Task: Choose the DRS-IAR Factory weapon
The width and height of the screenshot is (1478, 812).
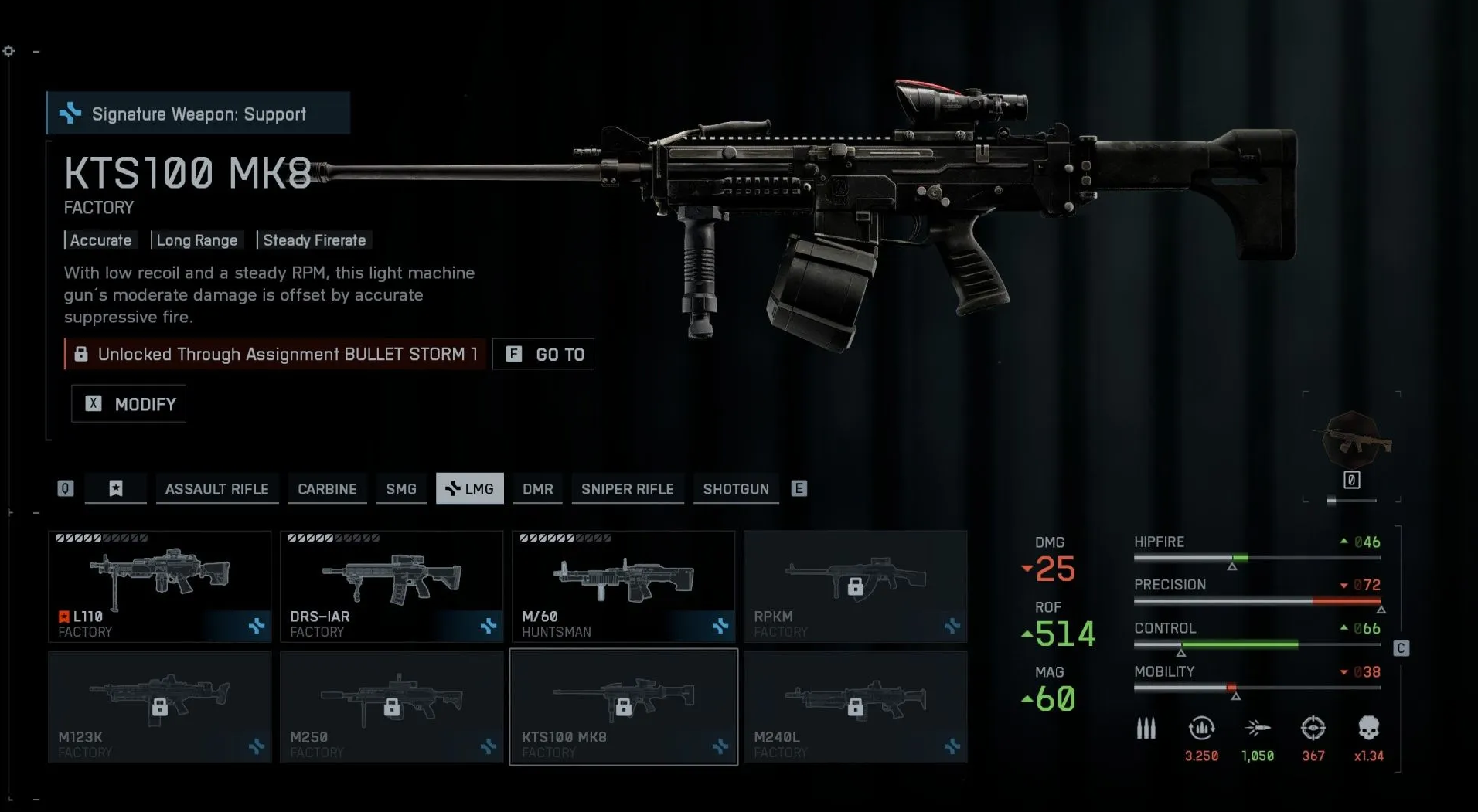Action: coord(391,586)
